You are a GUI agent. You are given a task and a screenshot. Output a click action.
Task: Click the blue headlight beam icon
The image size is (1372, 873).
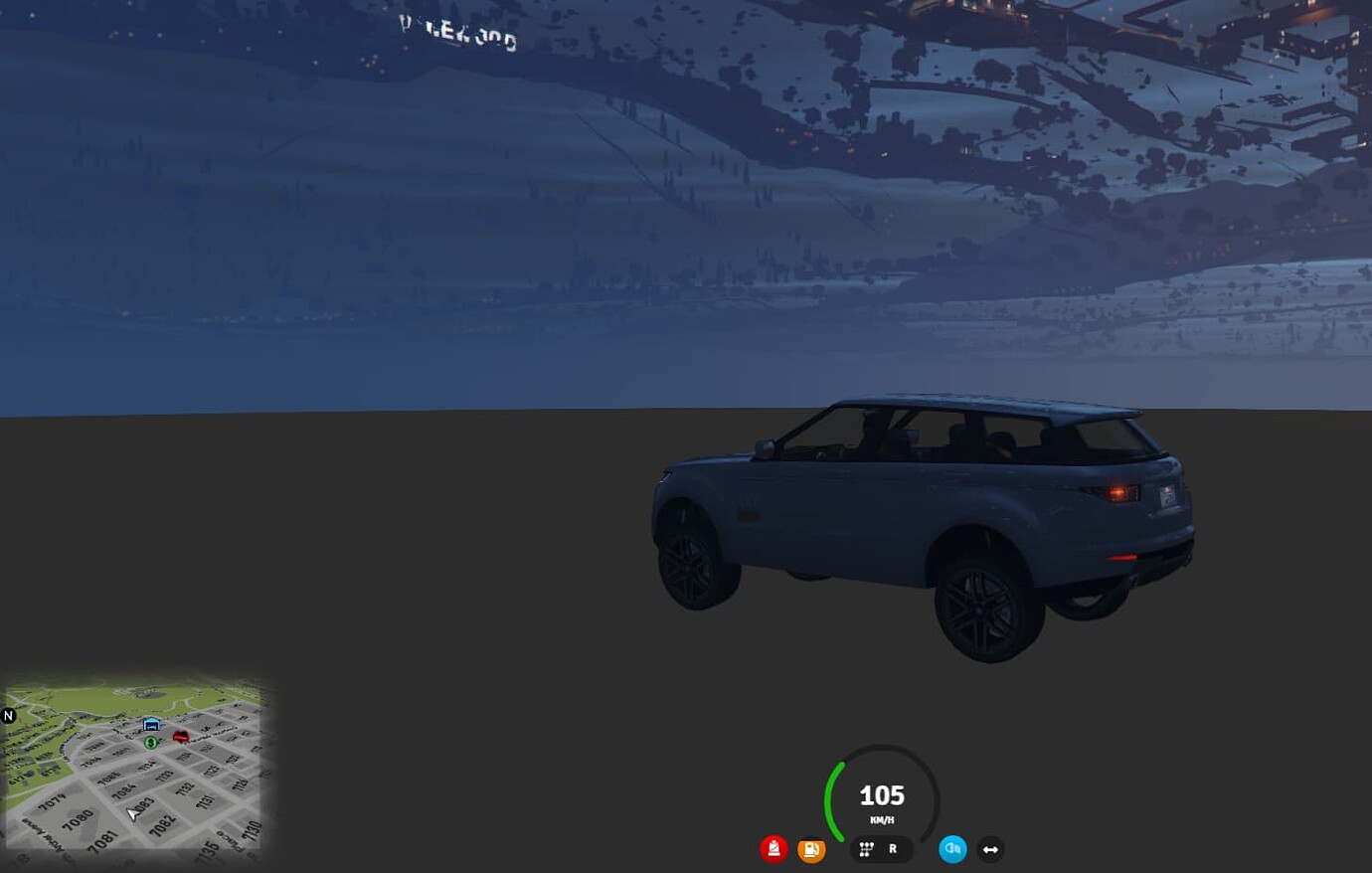tap(952, 849)
